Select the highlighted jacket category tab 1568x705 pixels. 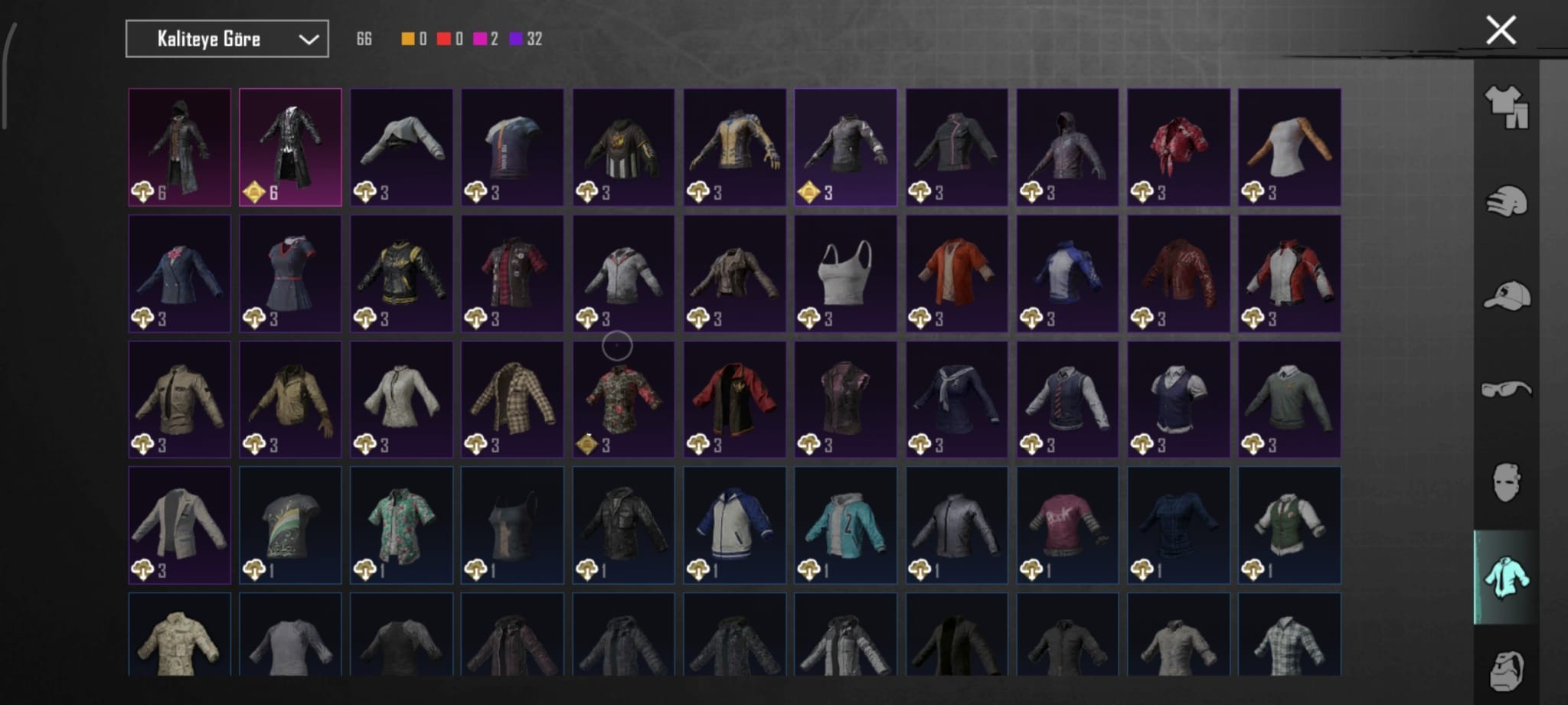pos(1506,577)
